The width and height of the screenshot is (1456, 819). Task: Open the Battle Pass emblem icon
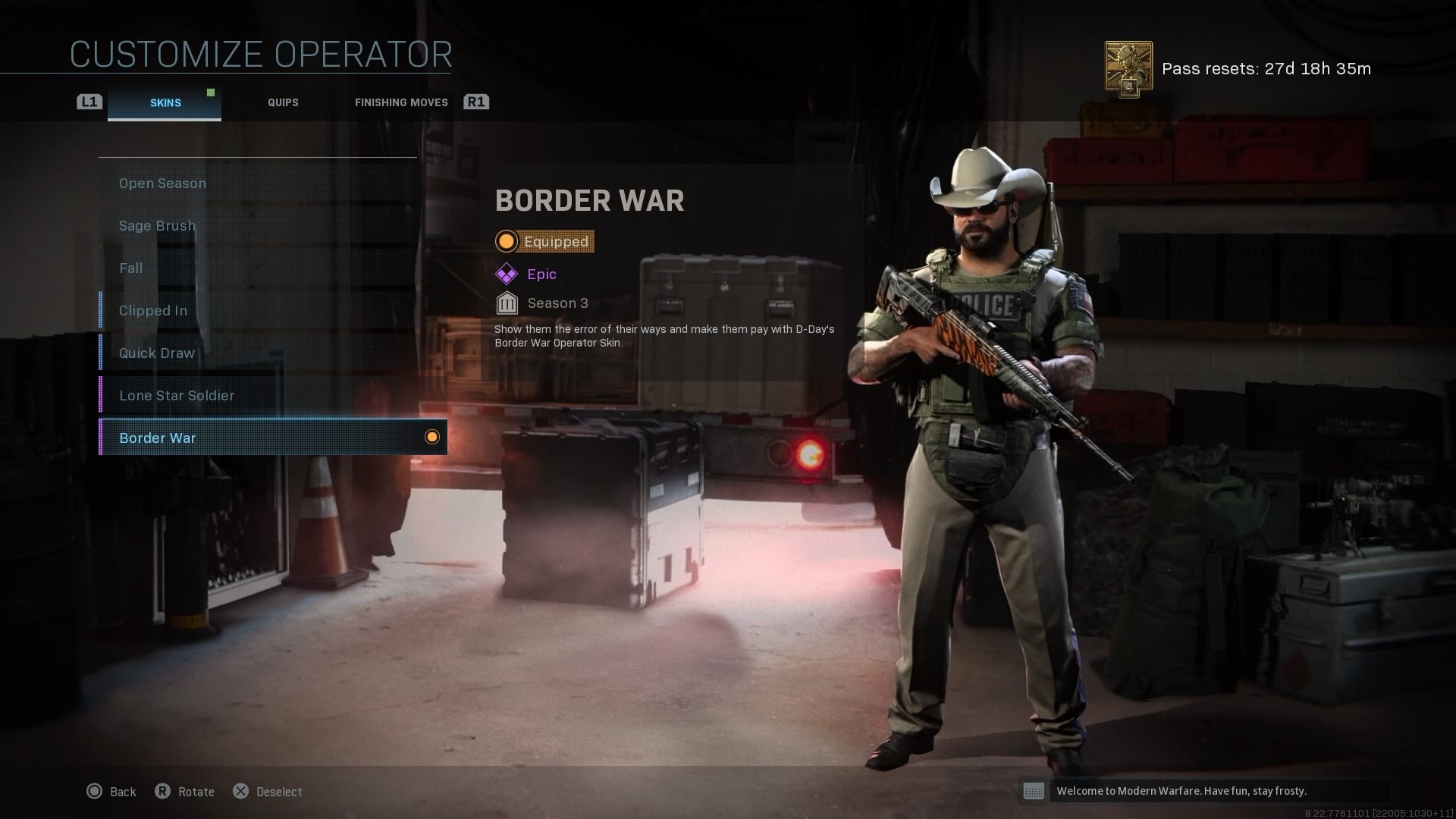coord(1128,69)
